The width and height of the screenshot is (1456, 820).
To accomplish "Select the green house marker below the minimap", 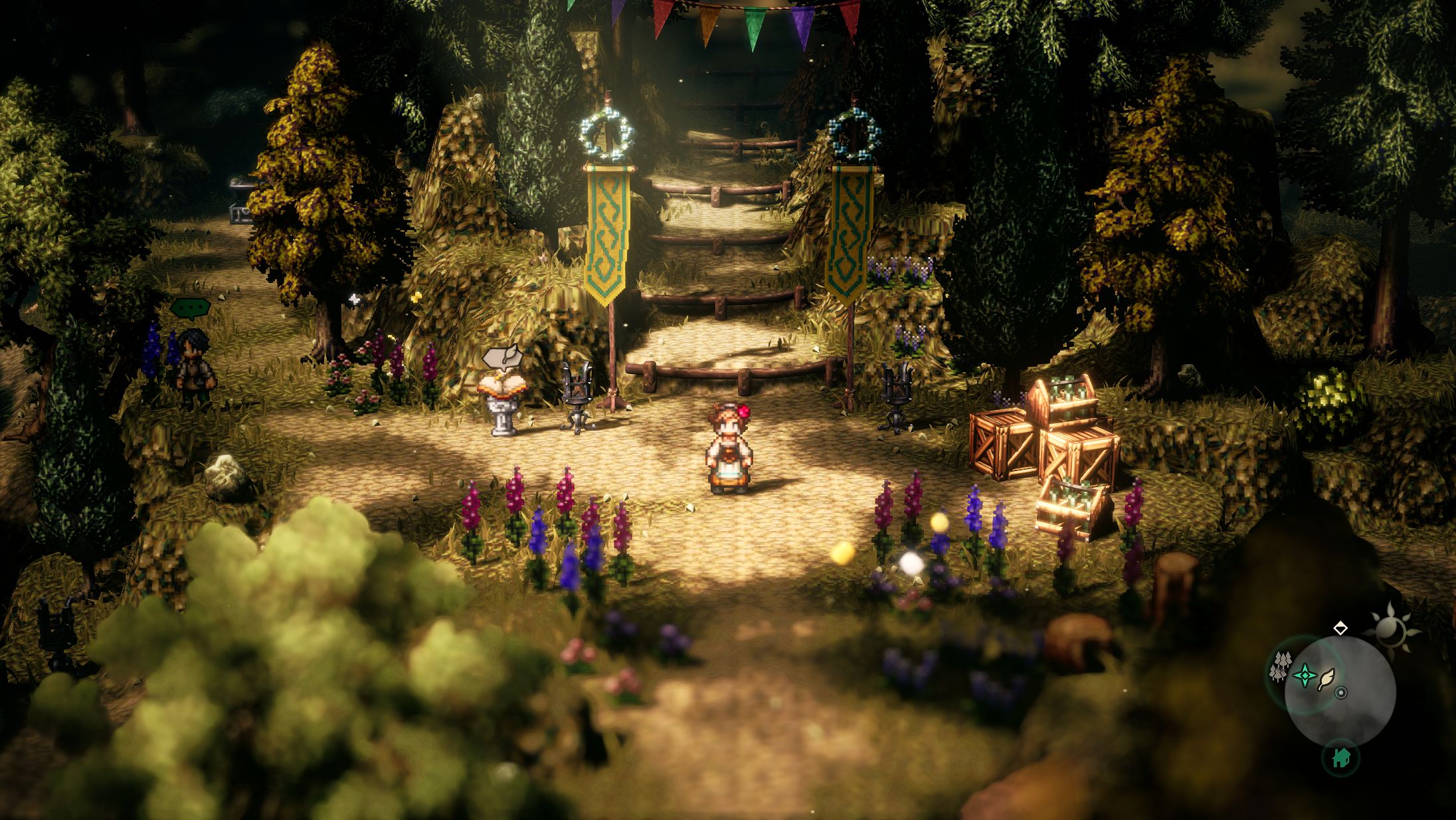I will click(1340, 757).
